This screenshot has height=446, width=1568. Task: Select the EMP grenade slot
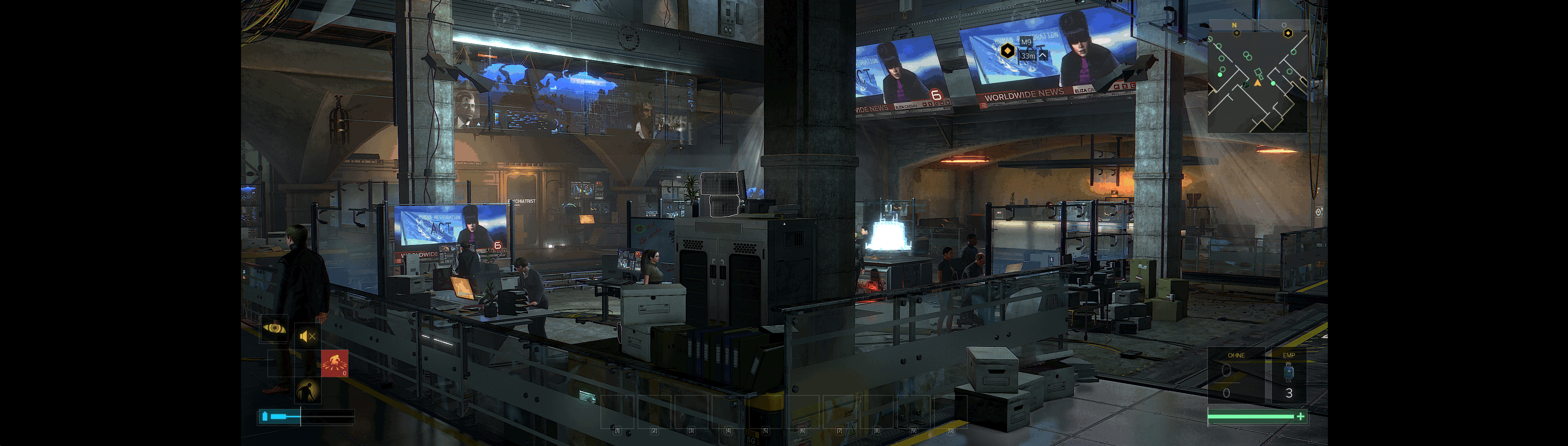coord(1288,377)
